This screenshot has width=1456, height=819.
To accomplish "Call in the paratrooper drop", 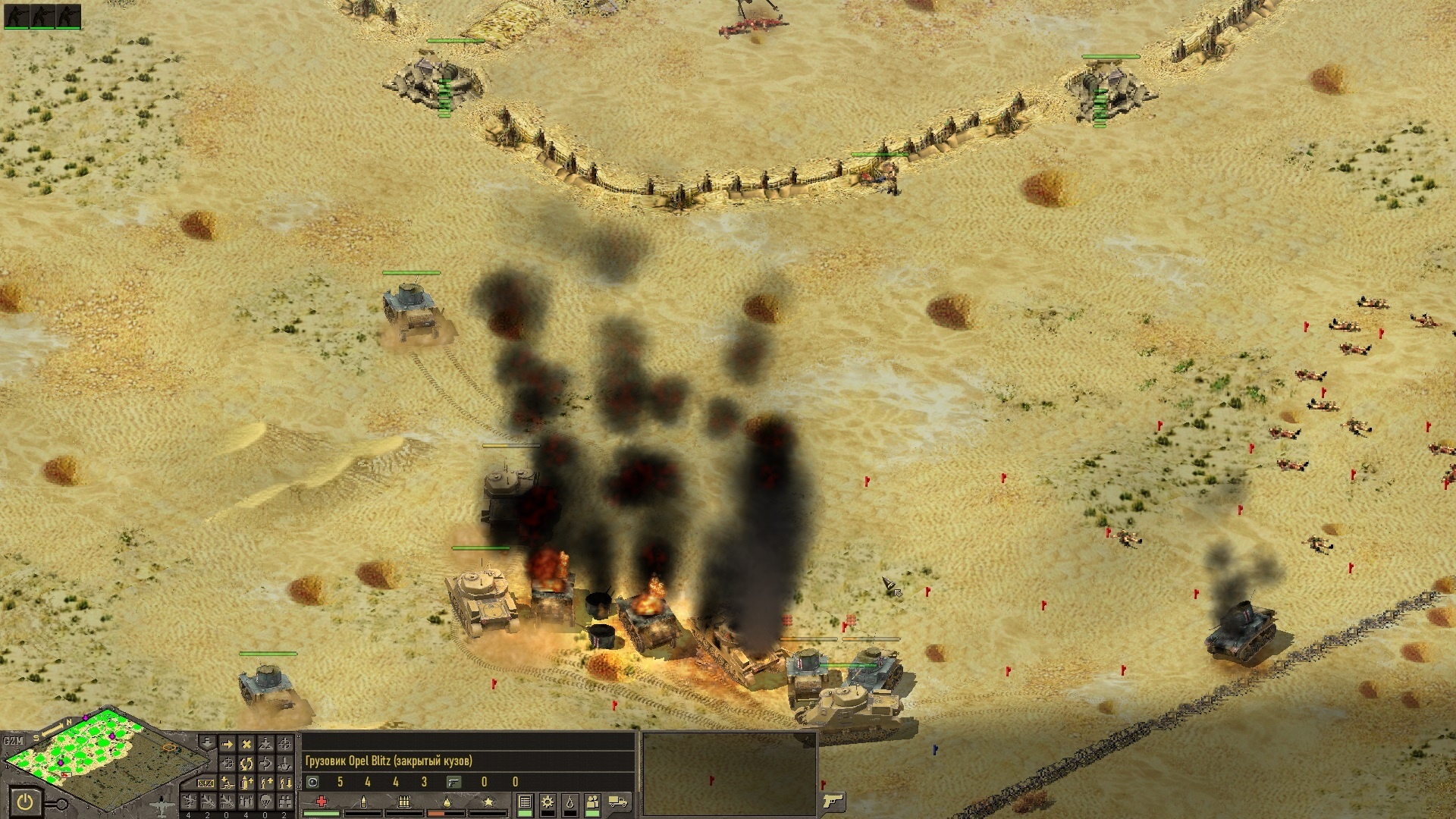I will click(265, 801).
